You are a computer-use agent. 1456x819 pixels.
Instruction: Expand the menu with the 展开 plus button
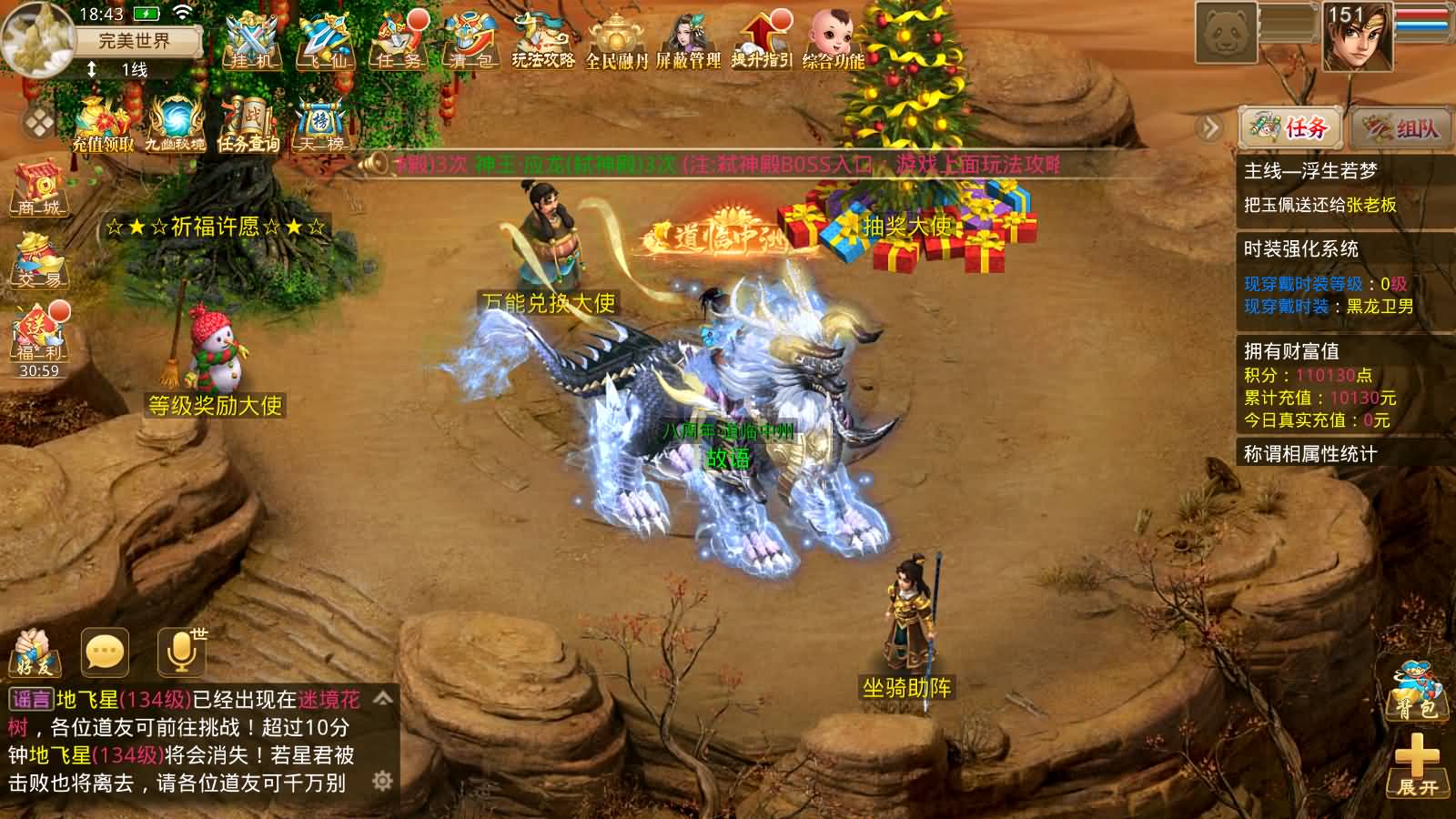point(1418,765)
